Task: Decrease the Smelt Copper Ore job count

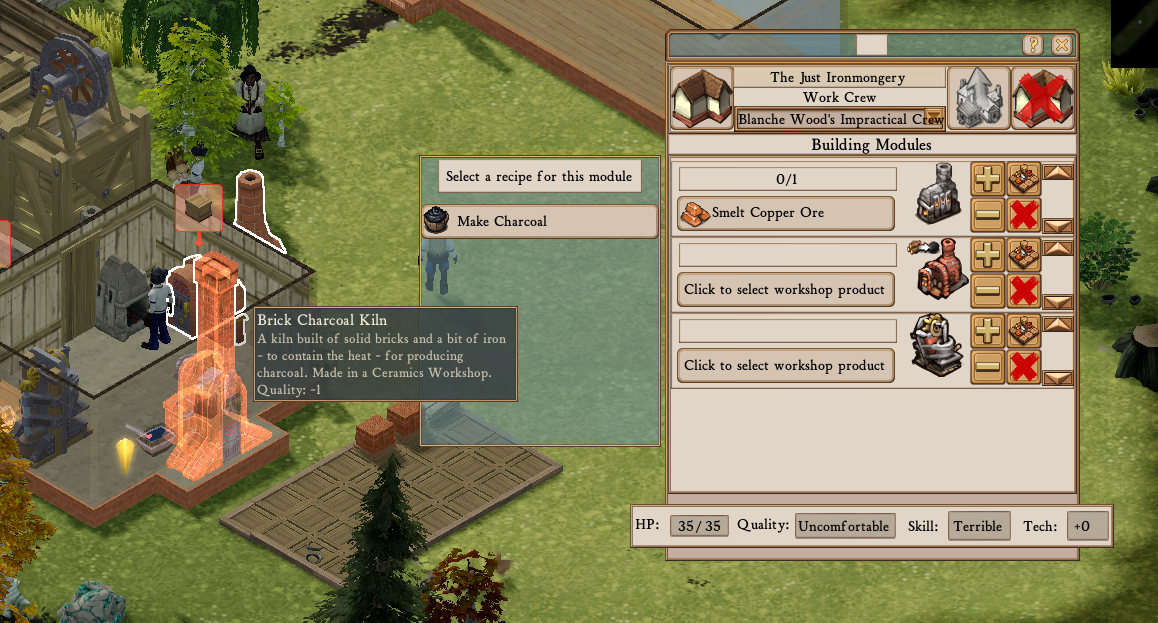Action: pos(988,214)
